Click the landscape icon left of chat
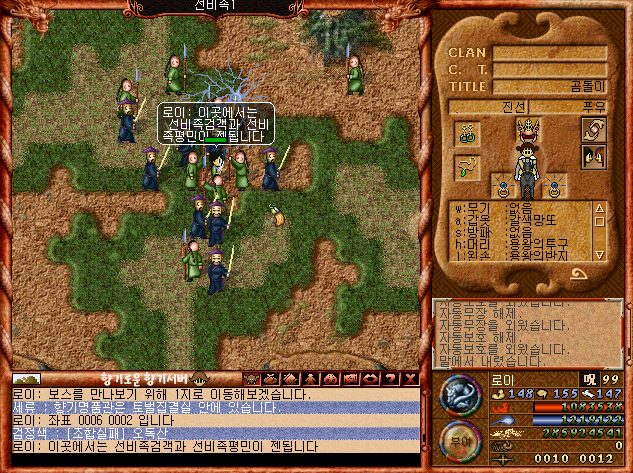This screenshot has height=473, width=633. pyautogui.click(x=27, y=380)
